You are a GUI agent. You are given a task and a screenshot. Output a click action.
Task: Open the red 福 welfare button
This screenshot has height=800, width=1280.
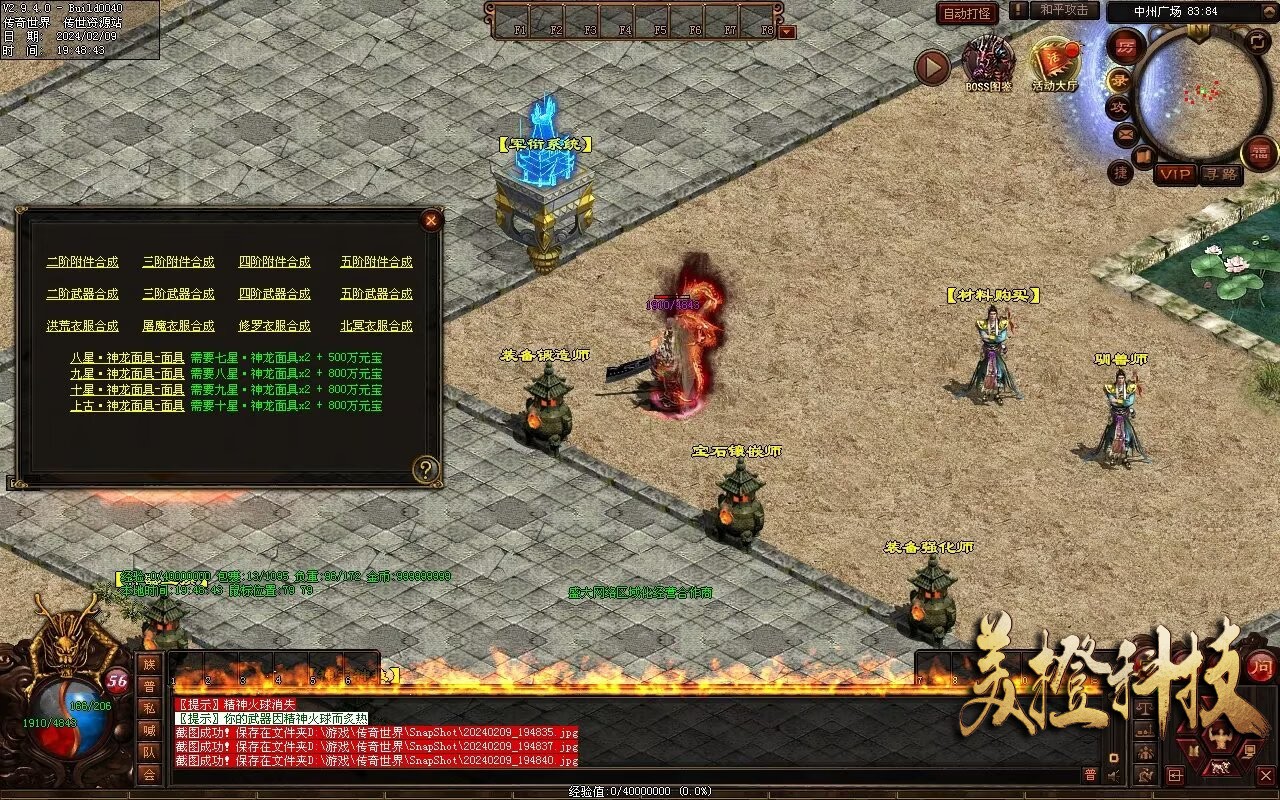(x=1259, y=153)
